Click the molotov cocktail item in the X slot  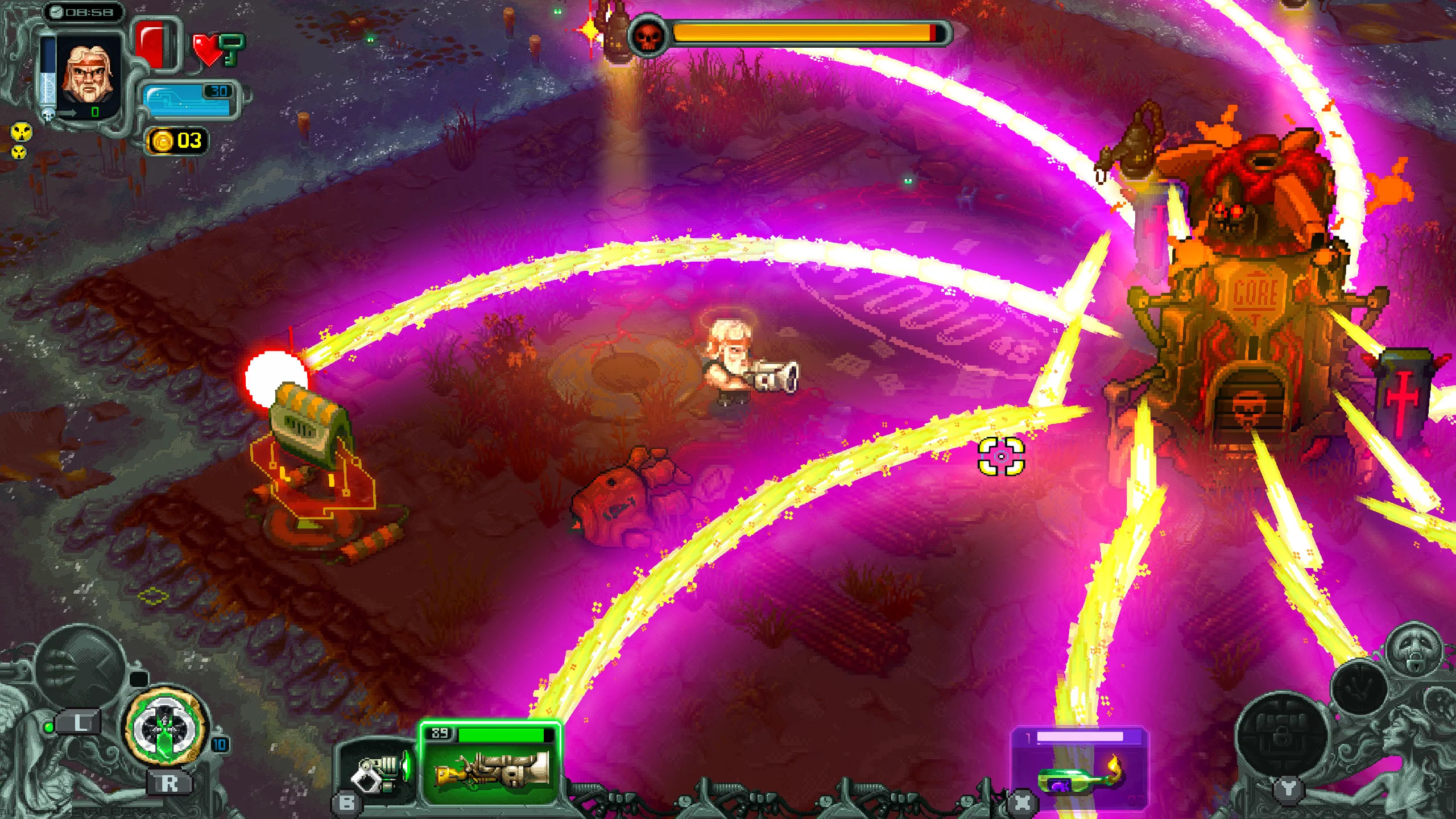coord(1074,783)
